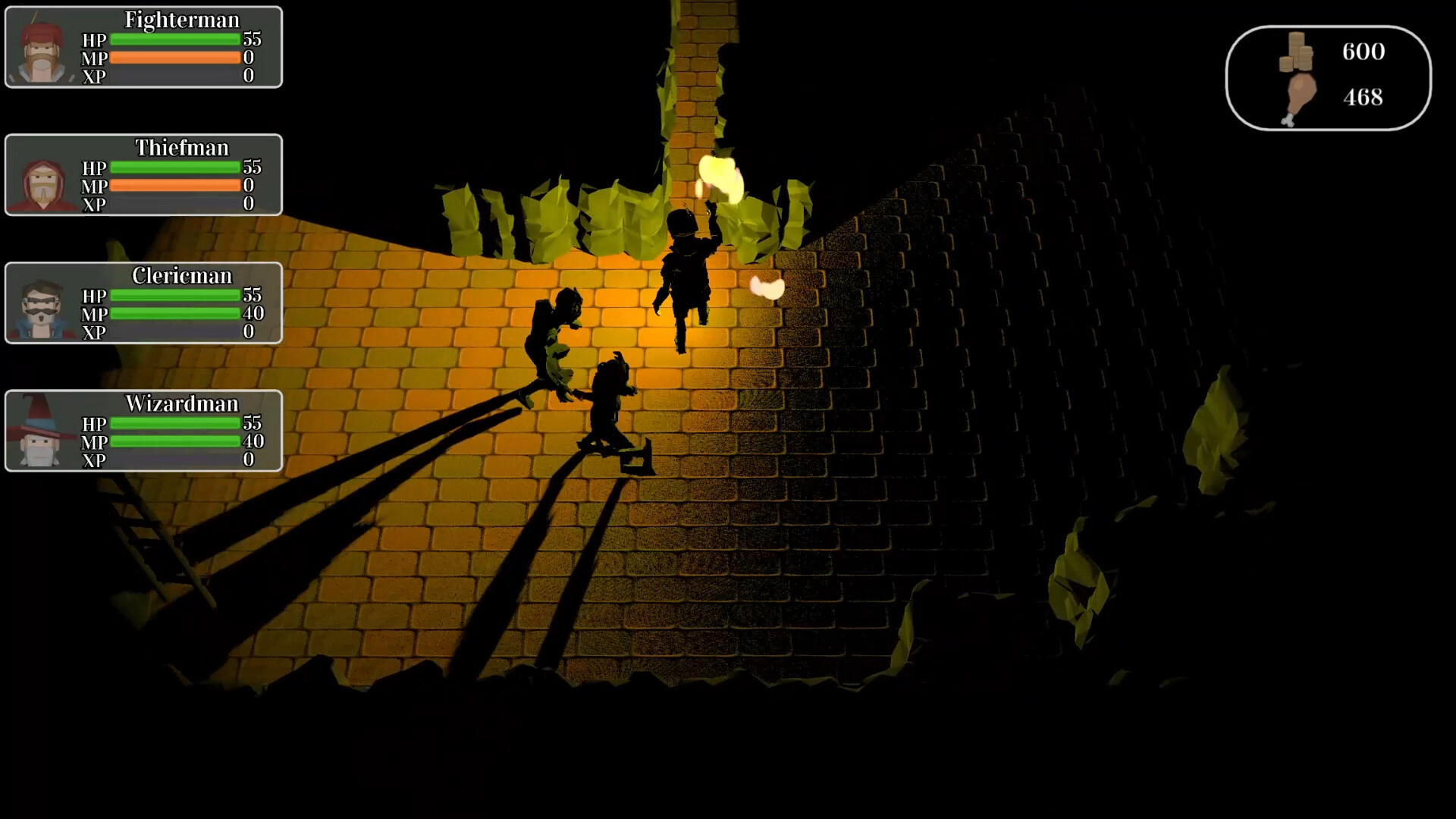1456x819 pixels.
Task: Click Wizardman's green MP bar
Action: click(174, 442)
